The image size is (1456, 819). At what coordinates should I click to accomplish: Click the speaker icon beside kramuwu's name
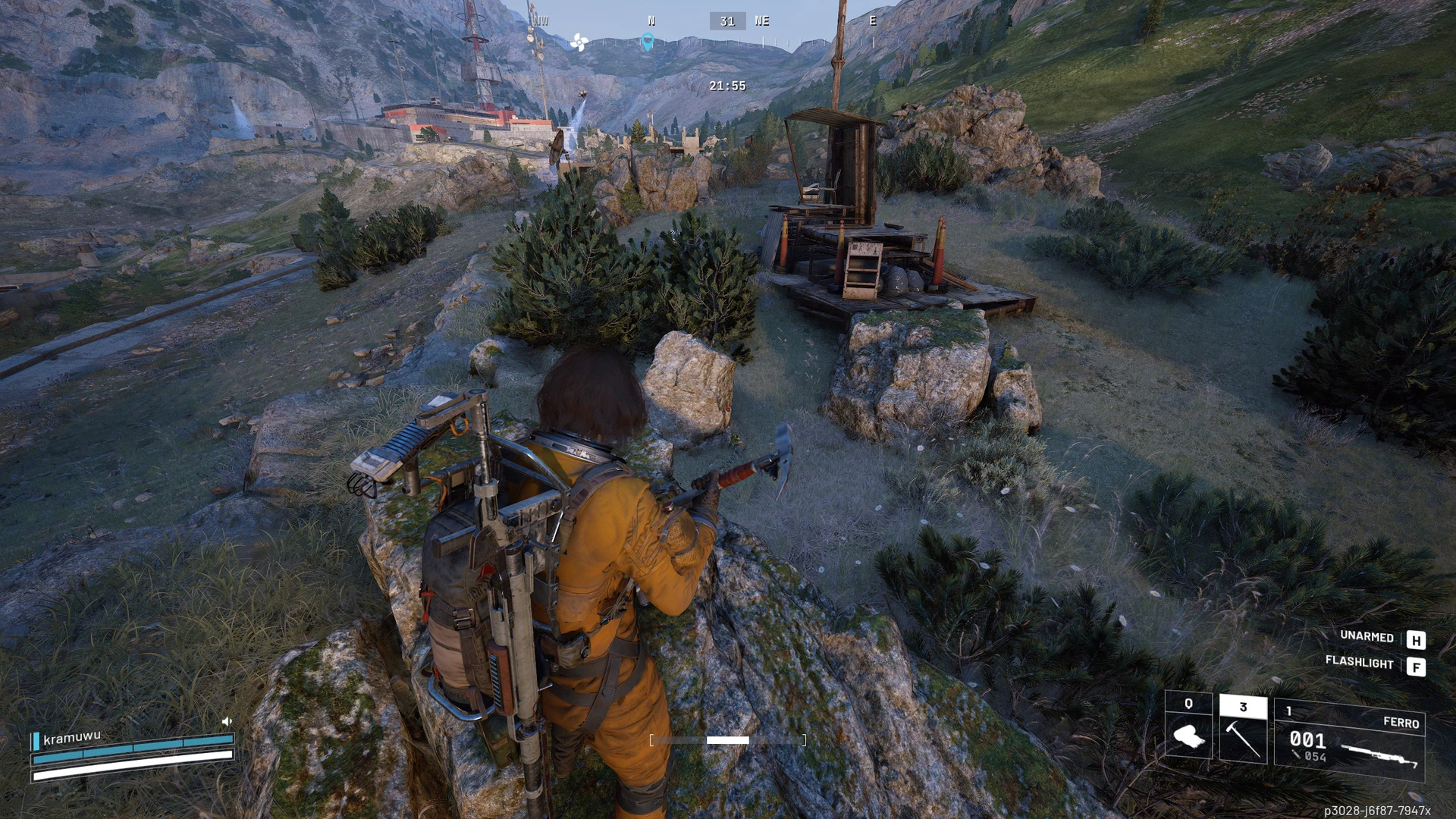[226, 721]
